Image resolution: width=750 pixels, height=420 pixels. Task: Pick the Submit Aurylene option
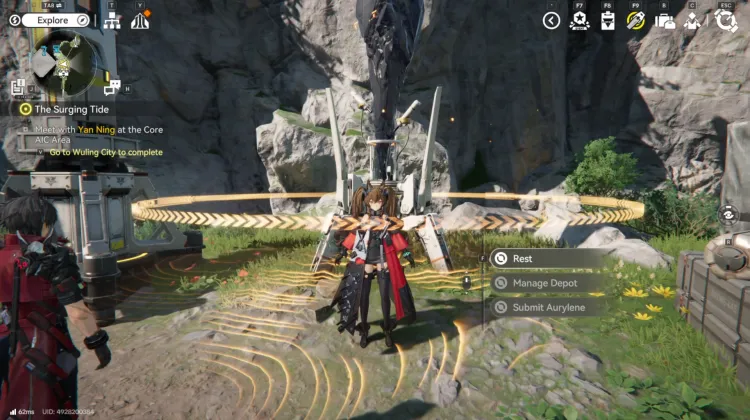pos(549,307)
